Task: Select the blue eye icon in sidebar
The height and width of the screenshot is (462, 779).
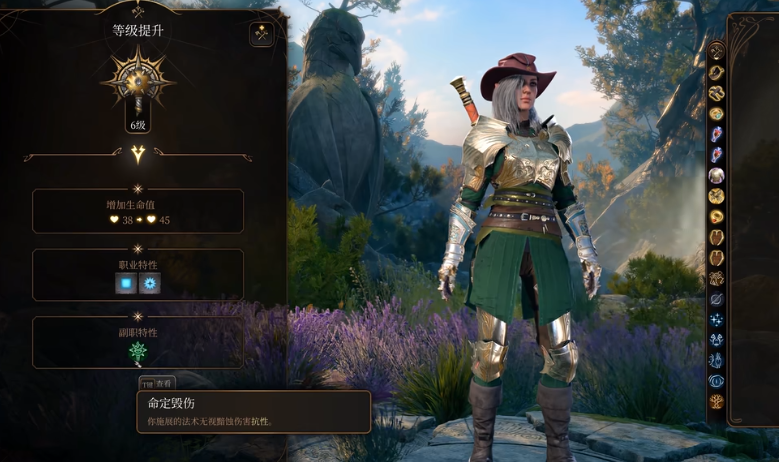Action: click(716, 381)
